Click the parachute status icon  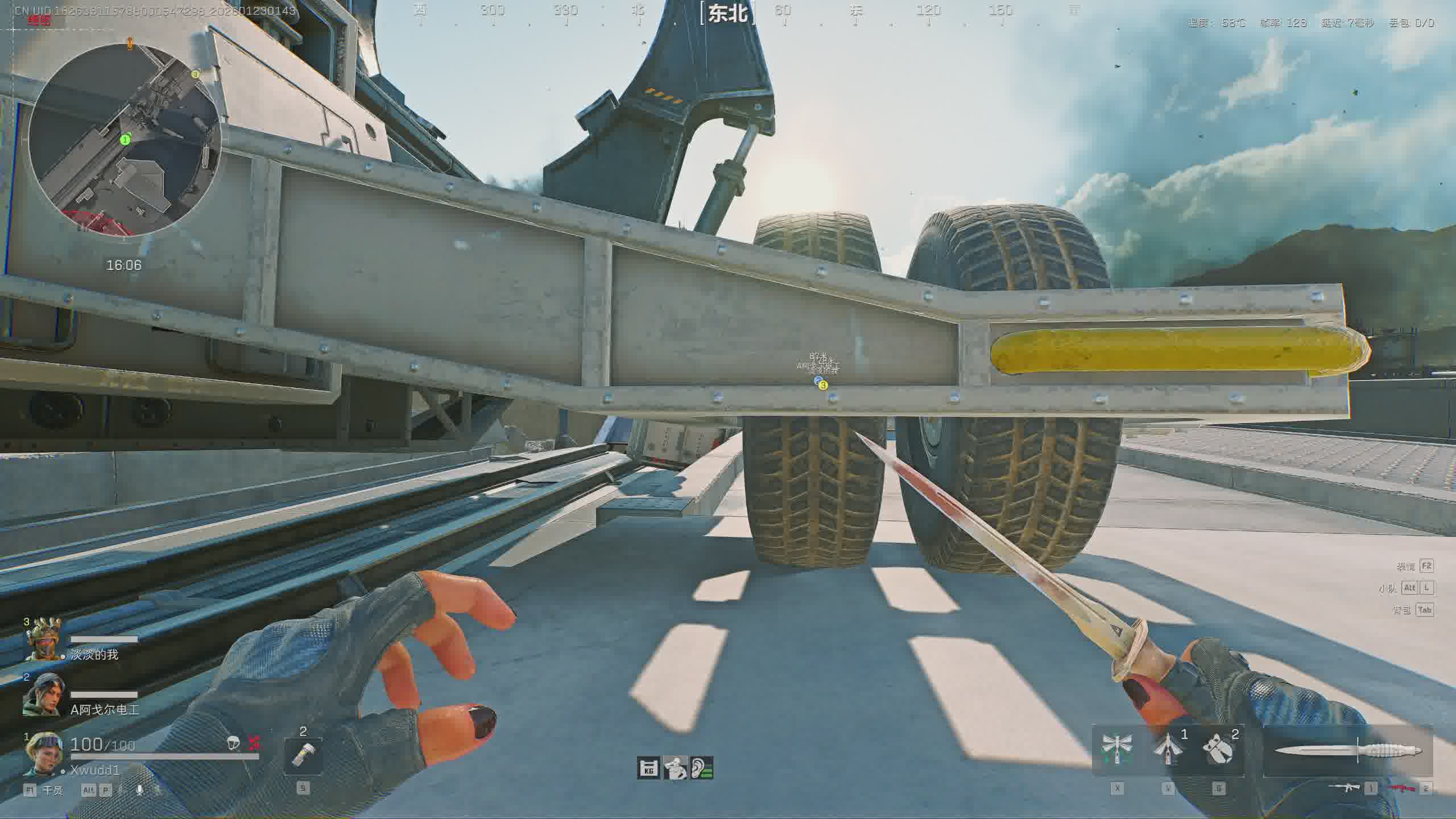click(233, 742)
